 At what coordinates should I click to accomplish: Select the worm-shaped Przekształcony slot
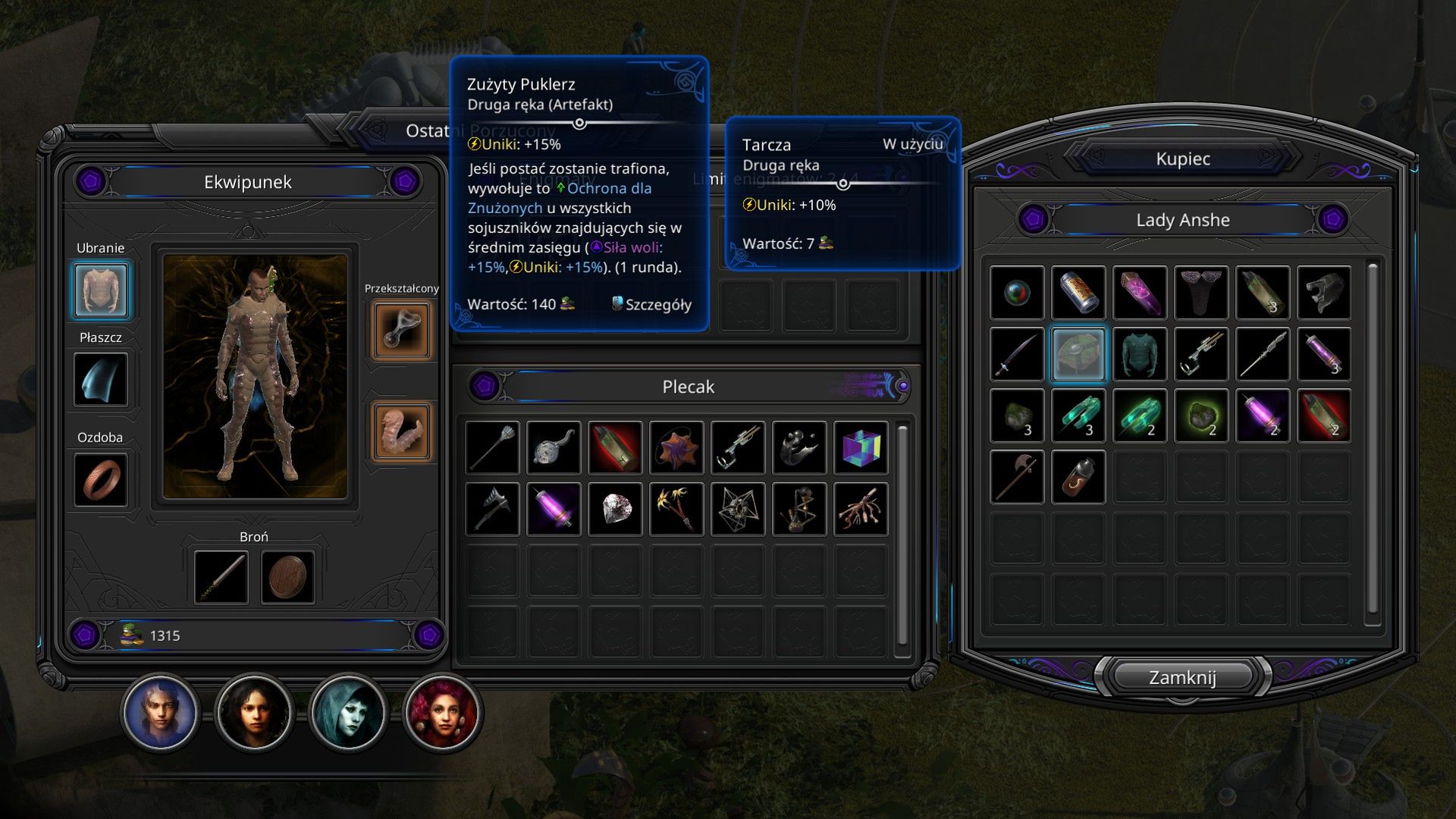pos(401,431)
